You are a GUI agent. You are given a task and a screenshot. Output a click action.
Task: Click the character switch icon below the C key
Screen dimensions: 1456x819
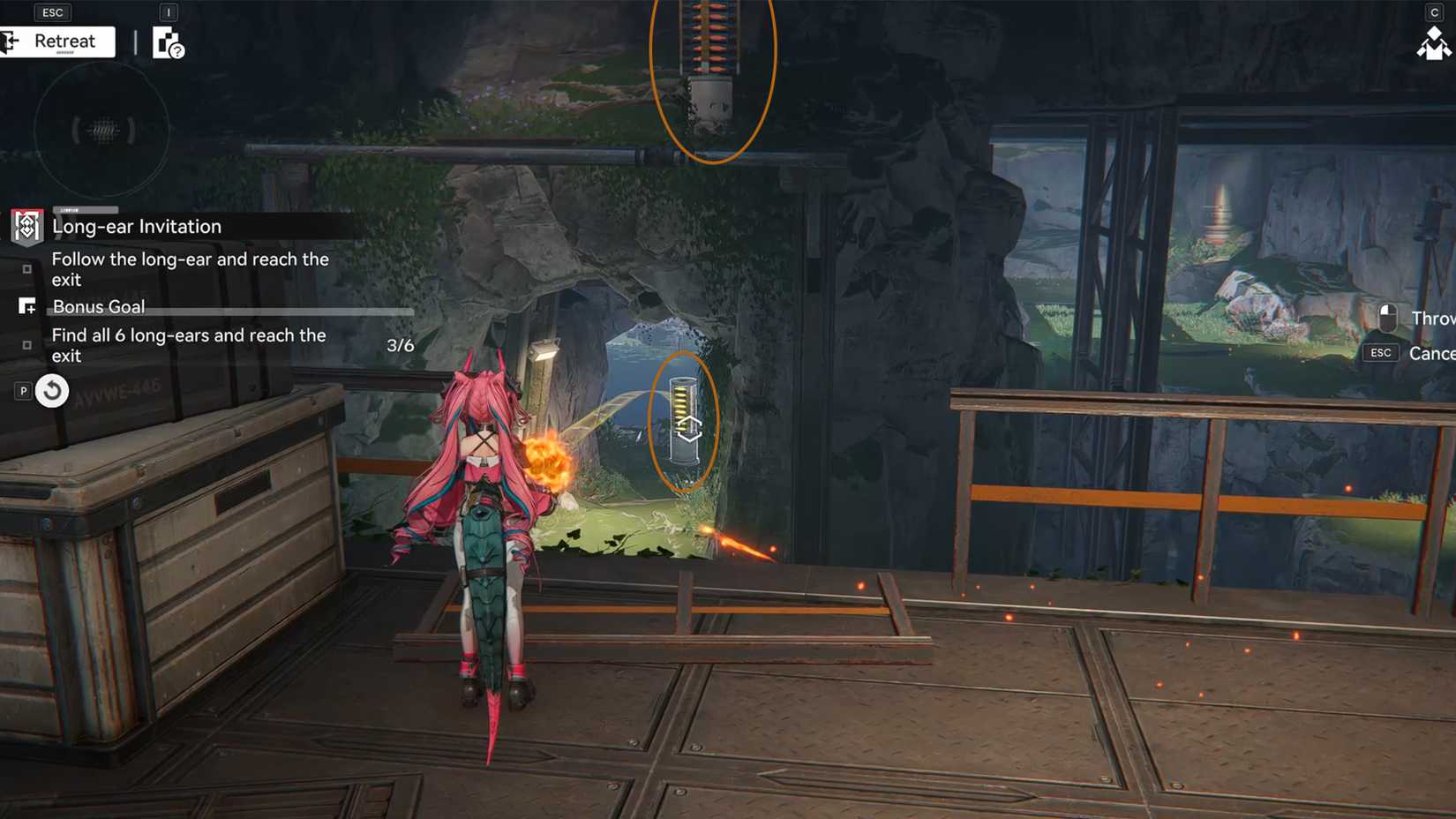click(1432, 44)
